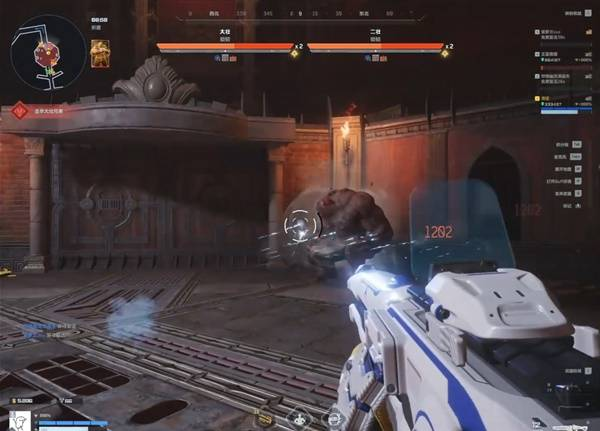Select the second teammate row in squad list
The image size is (600, 431).
coord(558,55)
